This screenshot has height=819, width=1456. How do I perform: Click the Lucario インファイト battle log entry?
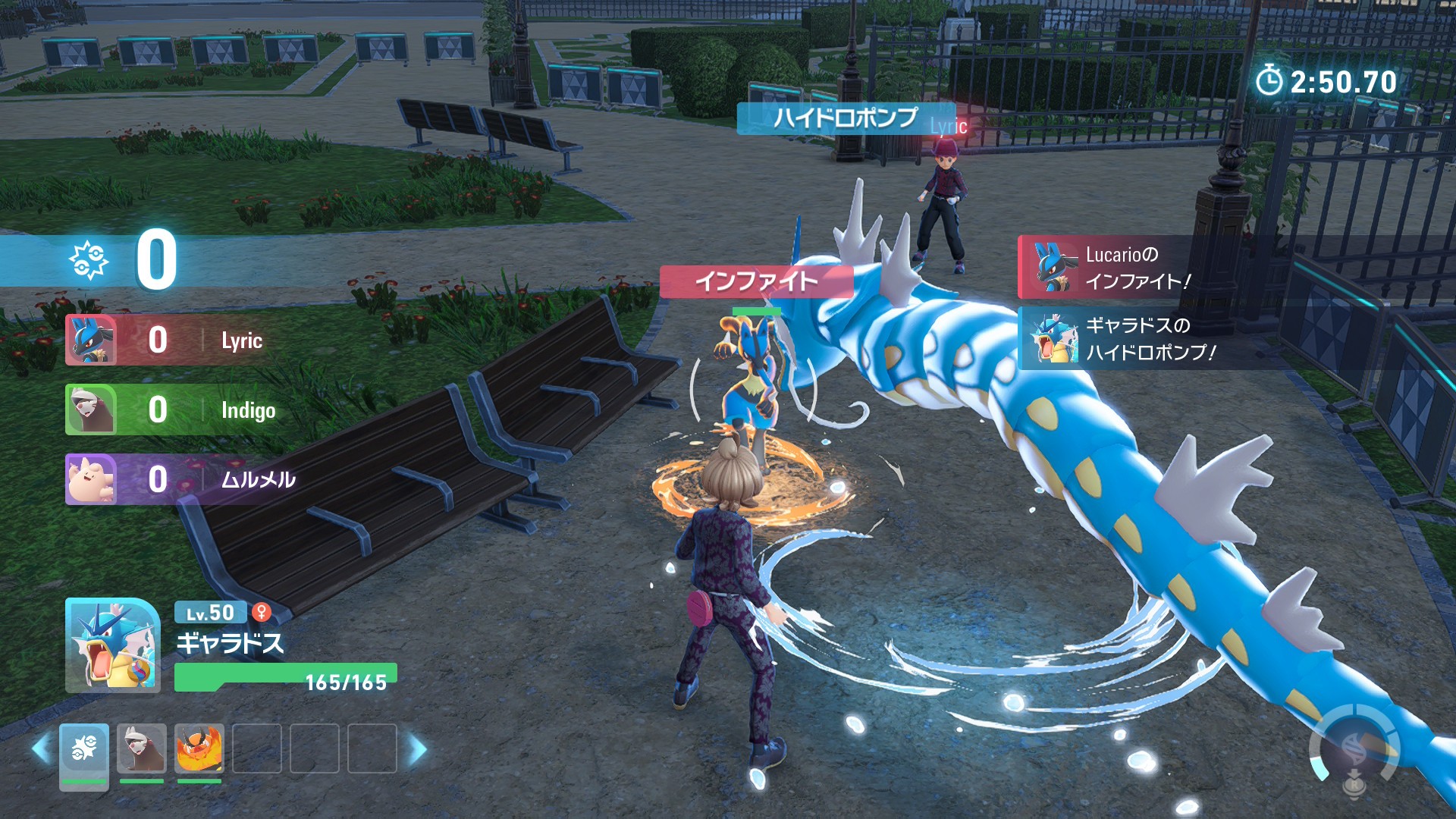pos(1137,268)
